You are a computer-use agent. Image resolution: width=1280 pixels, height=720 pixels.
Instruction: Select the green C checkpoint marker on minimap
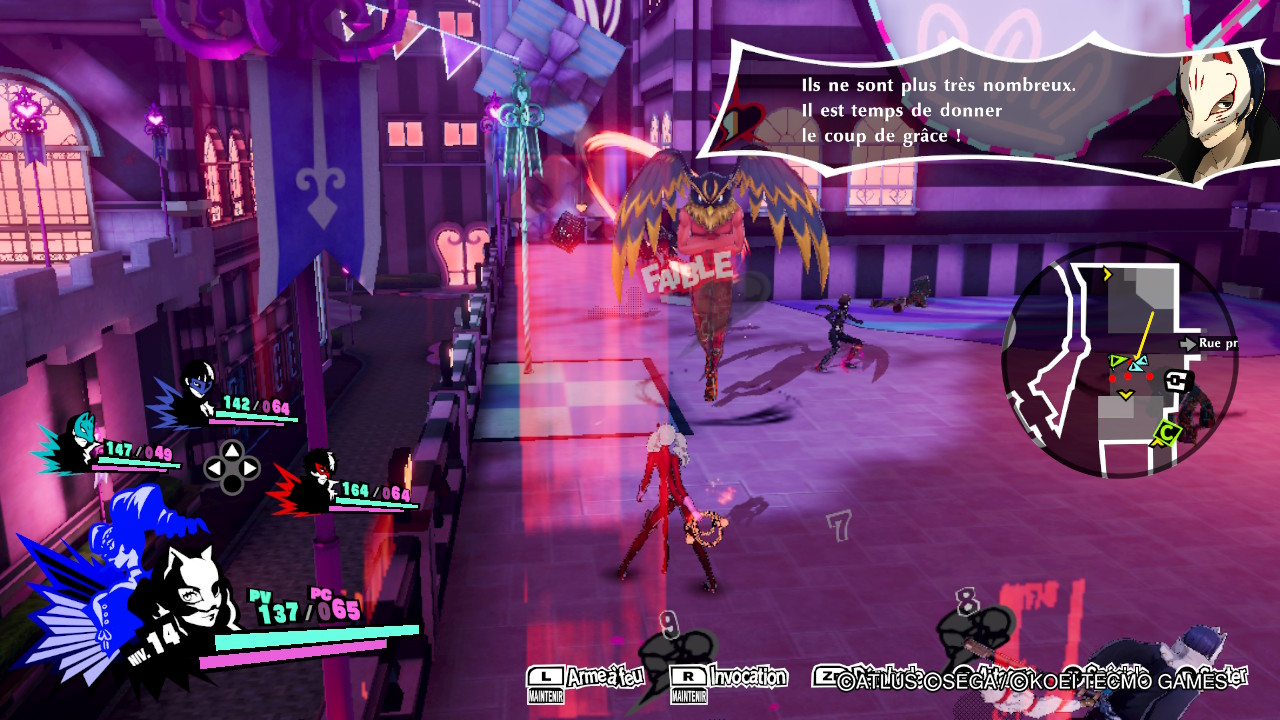pos(1166,434)
